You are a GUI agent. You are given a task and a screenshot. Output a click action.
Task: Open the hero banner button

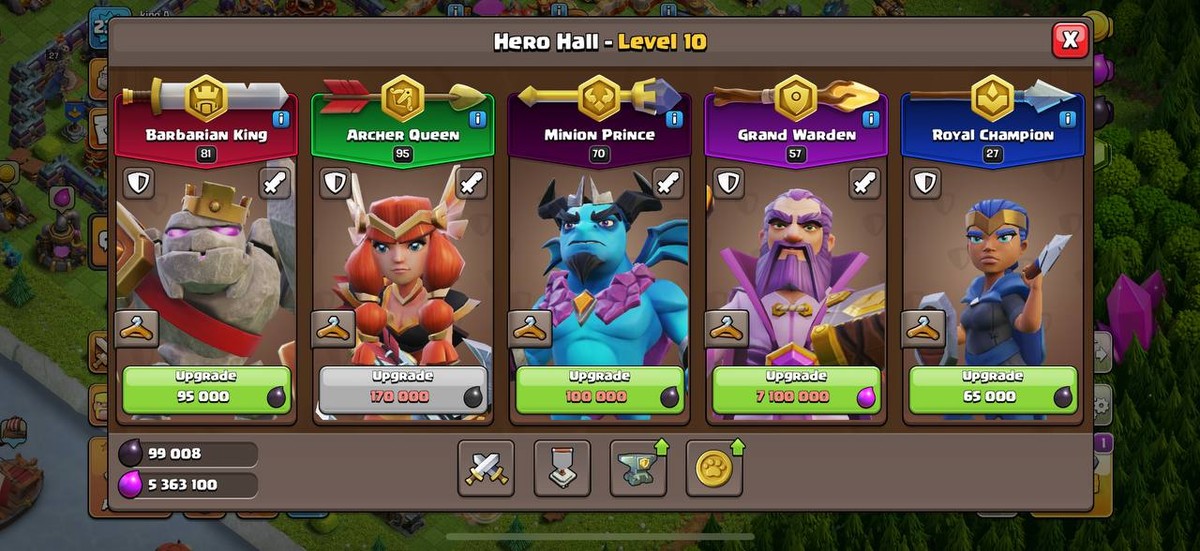[562, 468]
